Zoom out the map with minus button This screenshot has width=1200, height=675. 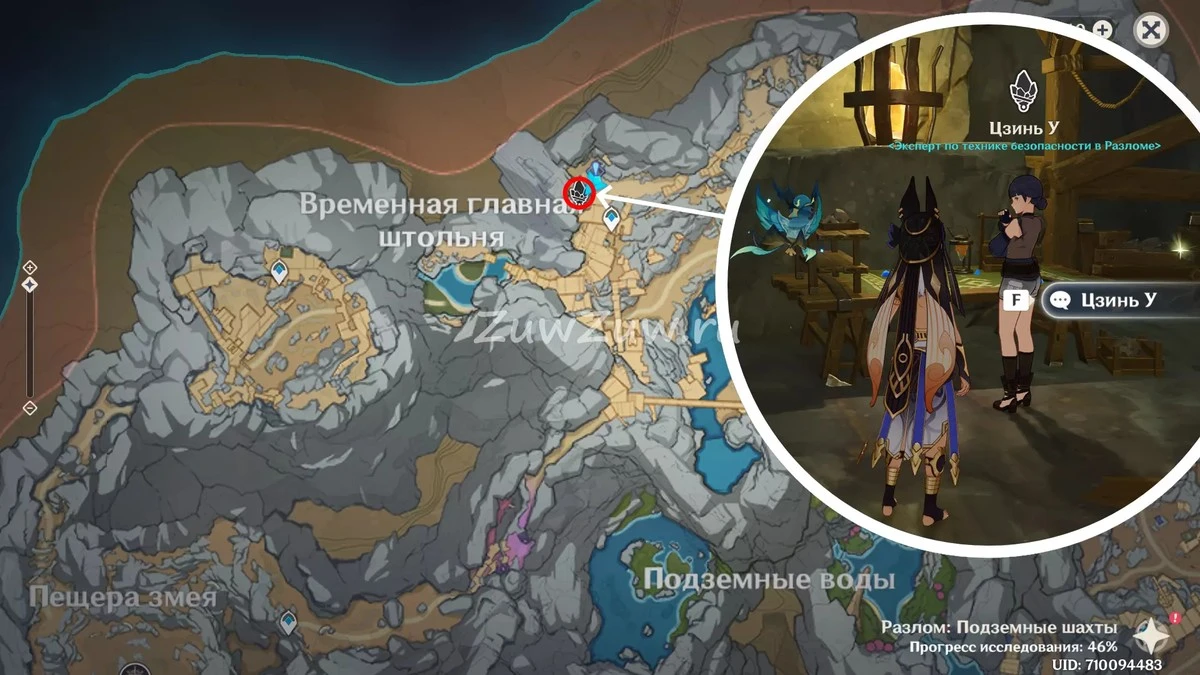pyautogui.click(x=30, y=407)
